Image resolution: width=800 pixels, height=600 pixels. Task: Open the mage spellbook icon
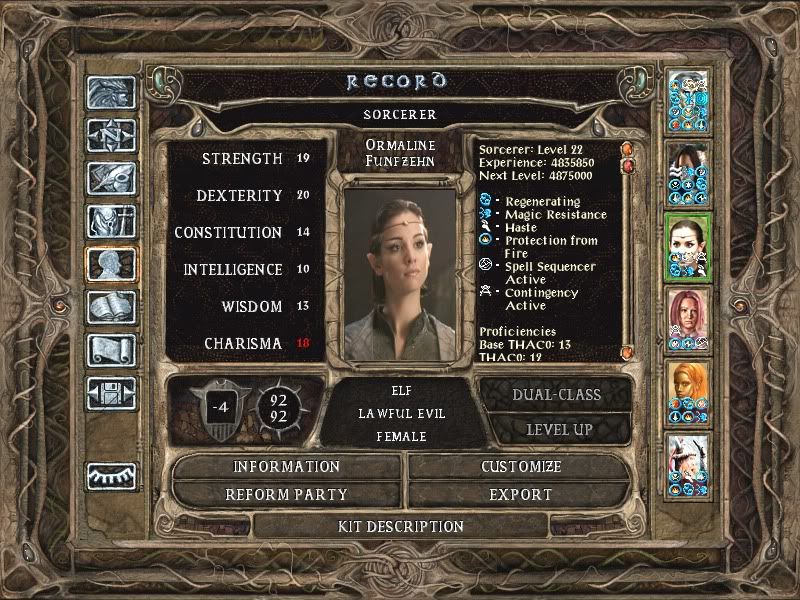[x=111, y=307]
